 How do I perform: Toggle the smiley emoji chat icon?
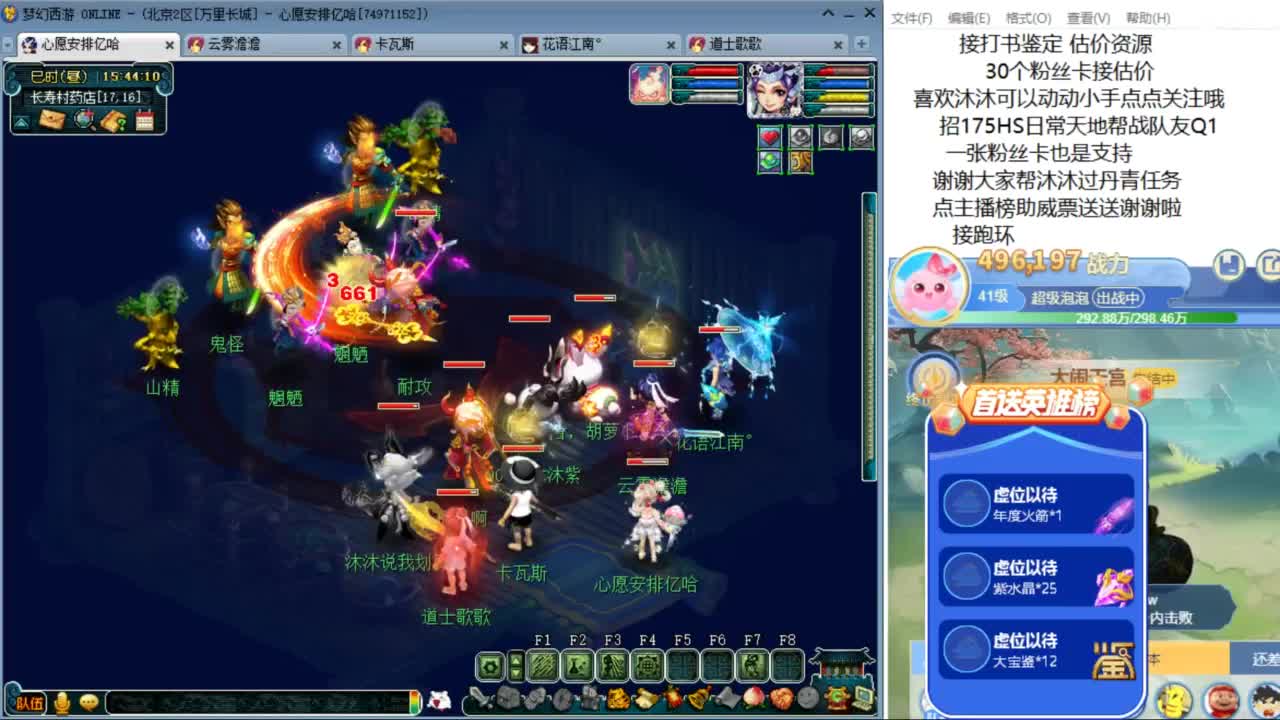(x=88, y=703)
